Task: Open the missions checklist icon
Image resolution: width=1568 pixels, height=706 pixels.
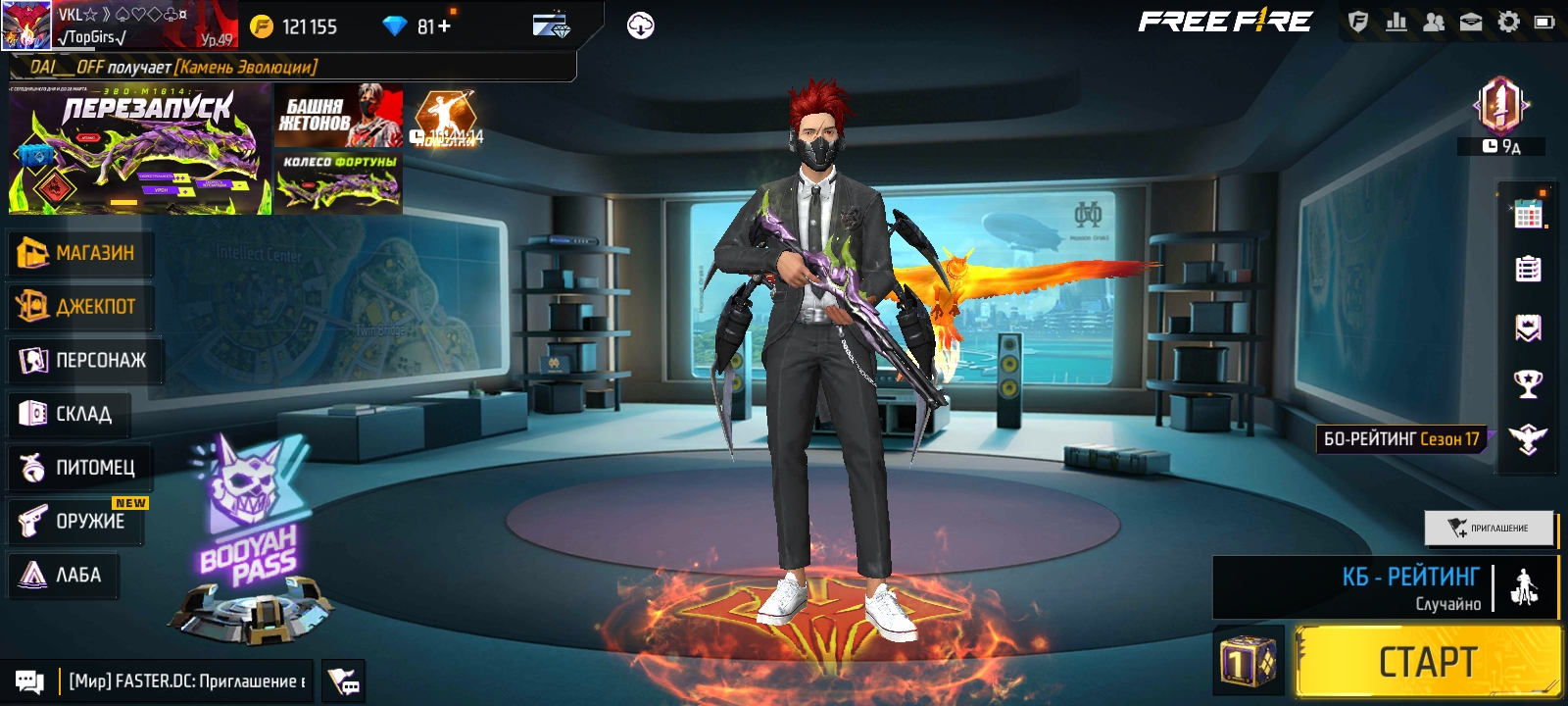Action: 1528,269
